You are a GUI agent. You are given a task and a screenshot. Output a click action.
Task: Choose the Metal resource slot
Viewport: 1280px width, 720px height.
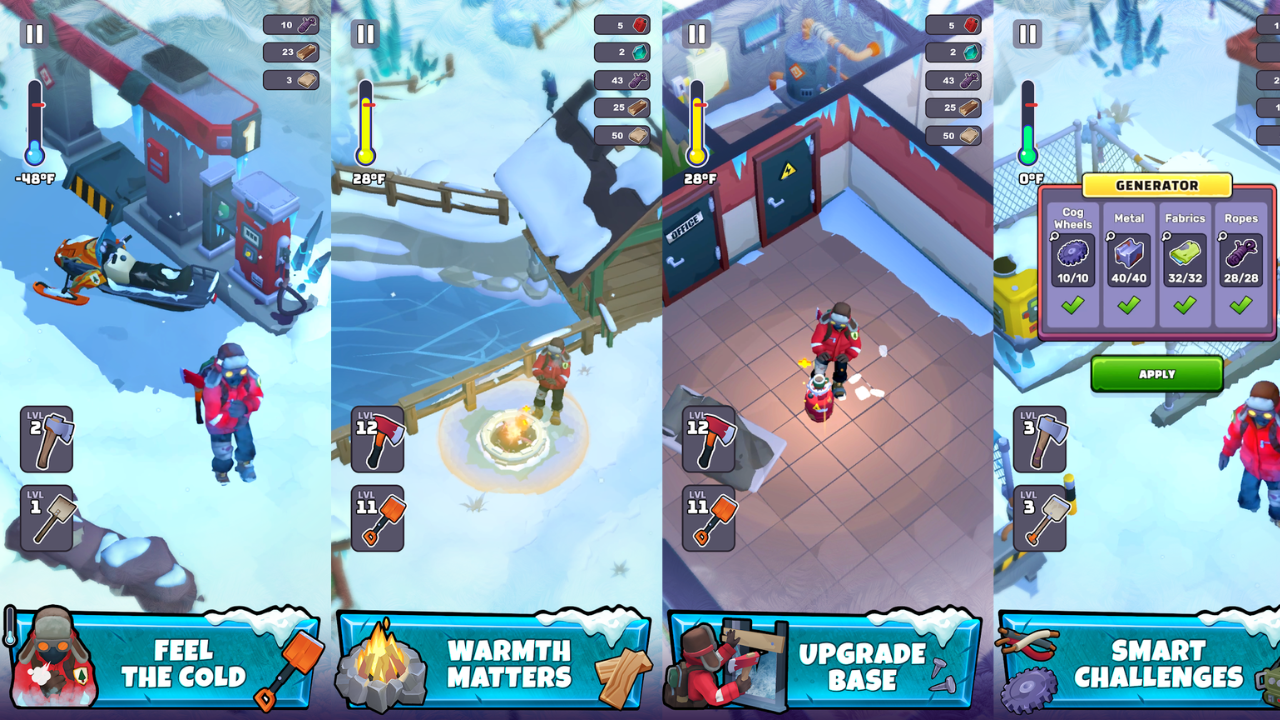point(1129,263)
